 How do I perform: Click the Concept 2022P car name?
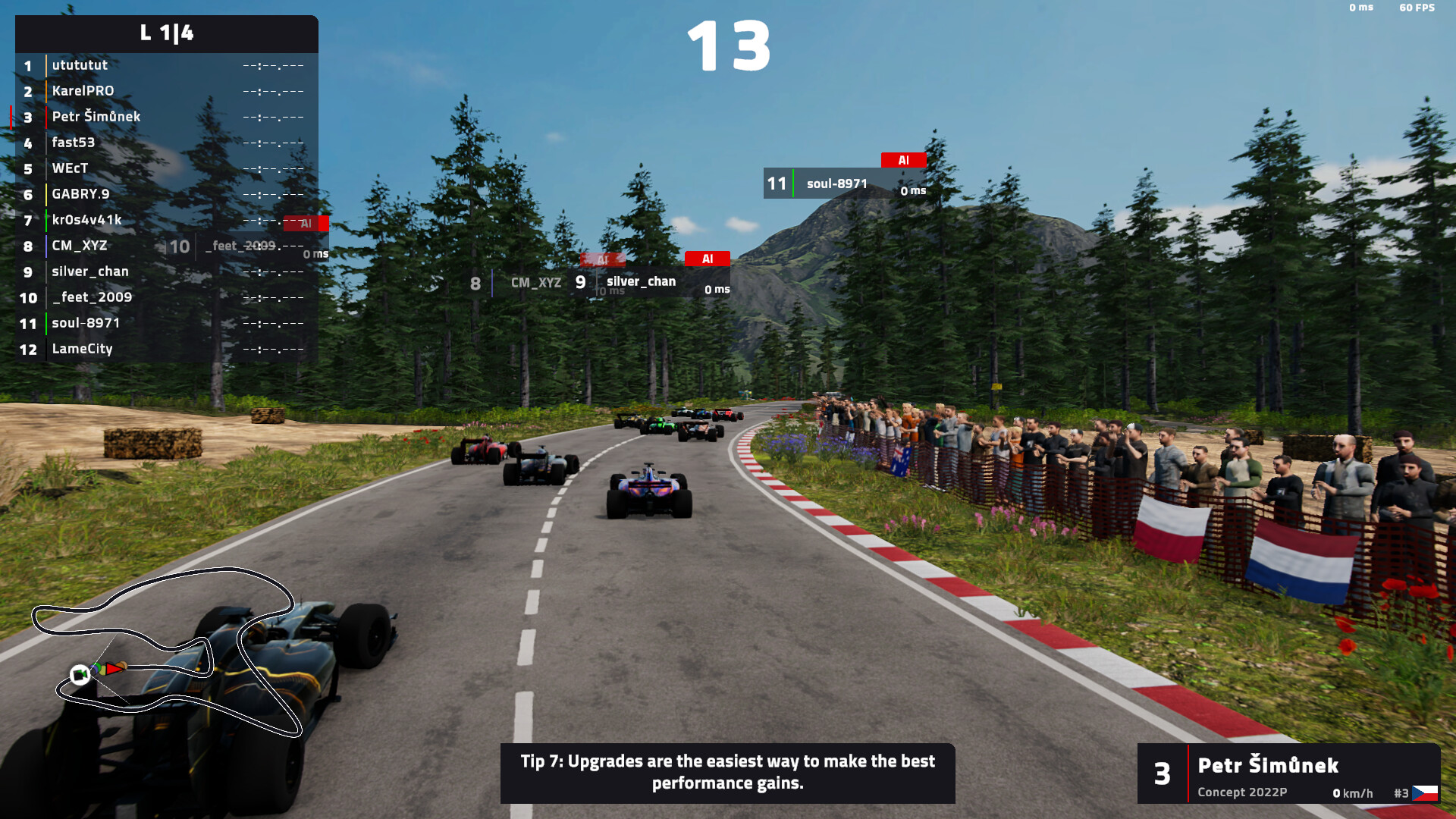click(1241, 792)
